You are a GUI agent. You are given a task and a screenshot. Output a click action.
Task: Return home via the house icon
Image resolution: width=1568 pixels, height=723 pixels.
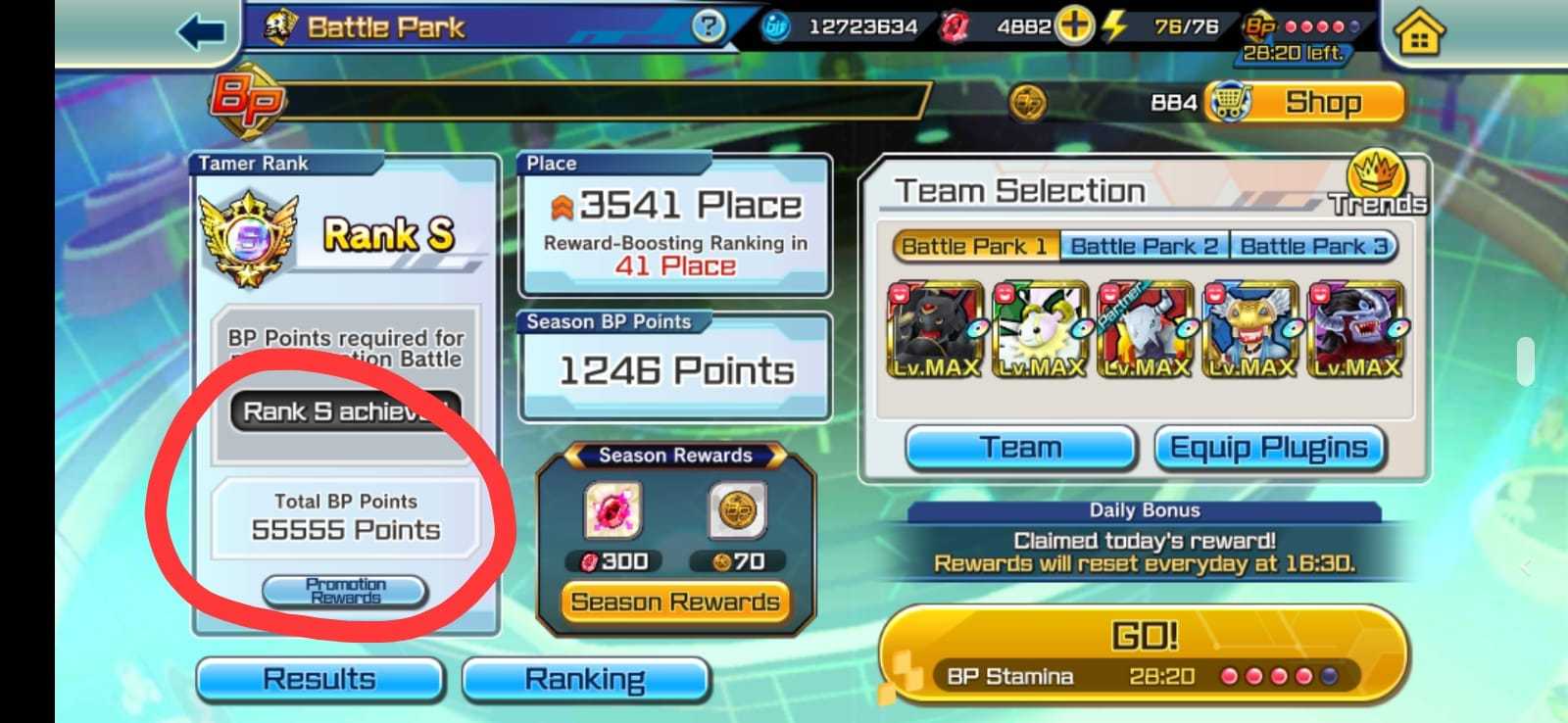[1420, 30]
